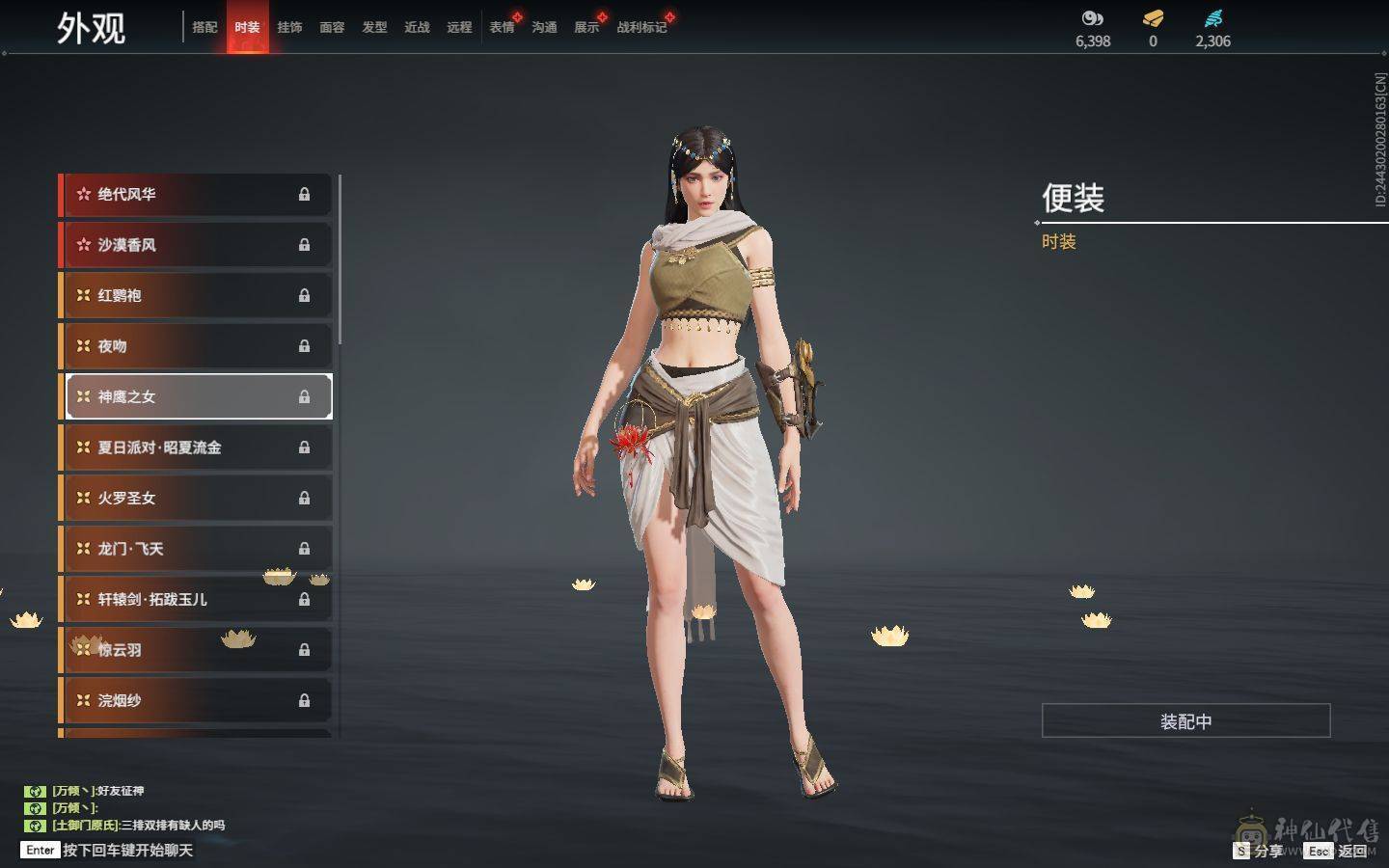
Task: Click the 返回 return button
Action: point(1354,851)
